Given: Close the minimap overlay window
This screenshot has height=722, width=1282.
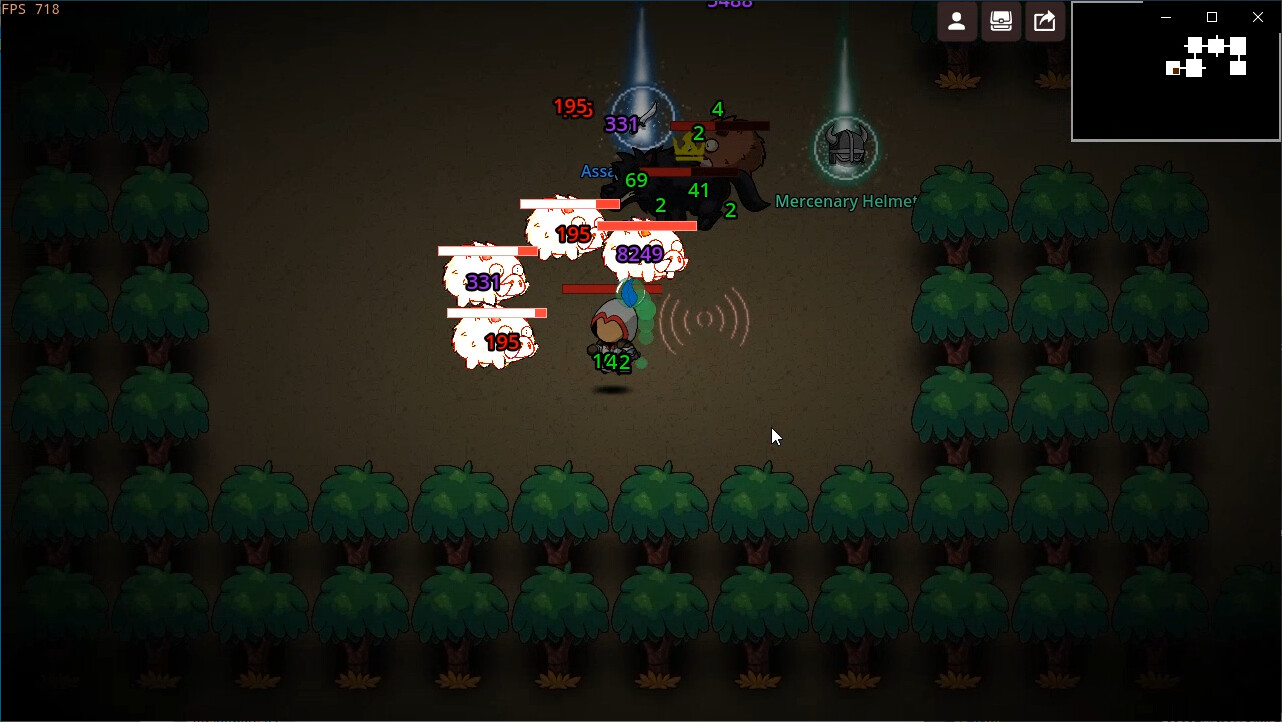Looking at the screenshot, I should 1257,17.
